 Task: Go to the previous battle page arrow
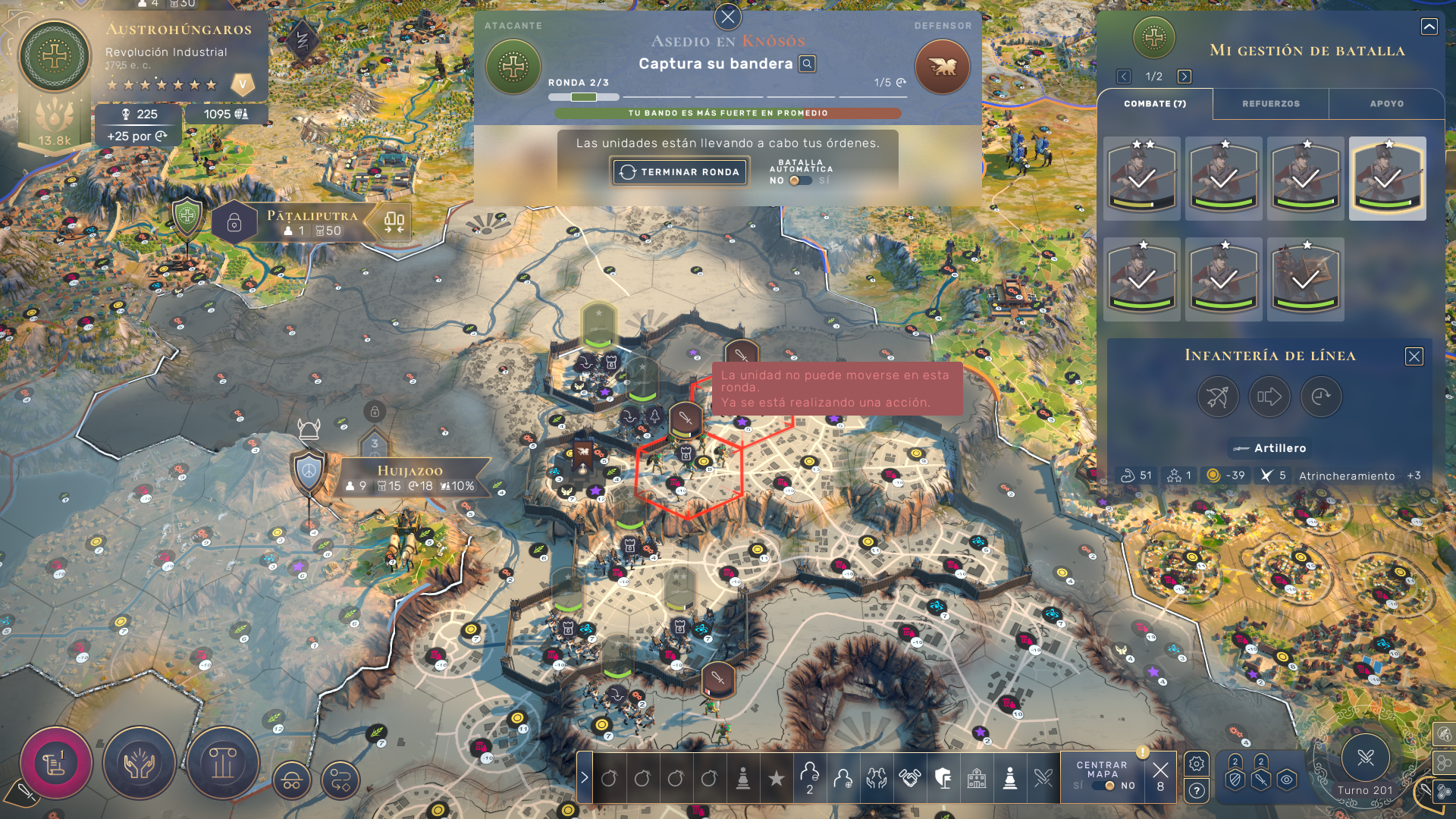1124,77
